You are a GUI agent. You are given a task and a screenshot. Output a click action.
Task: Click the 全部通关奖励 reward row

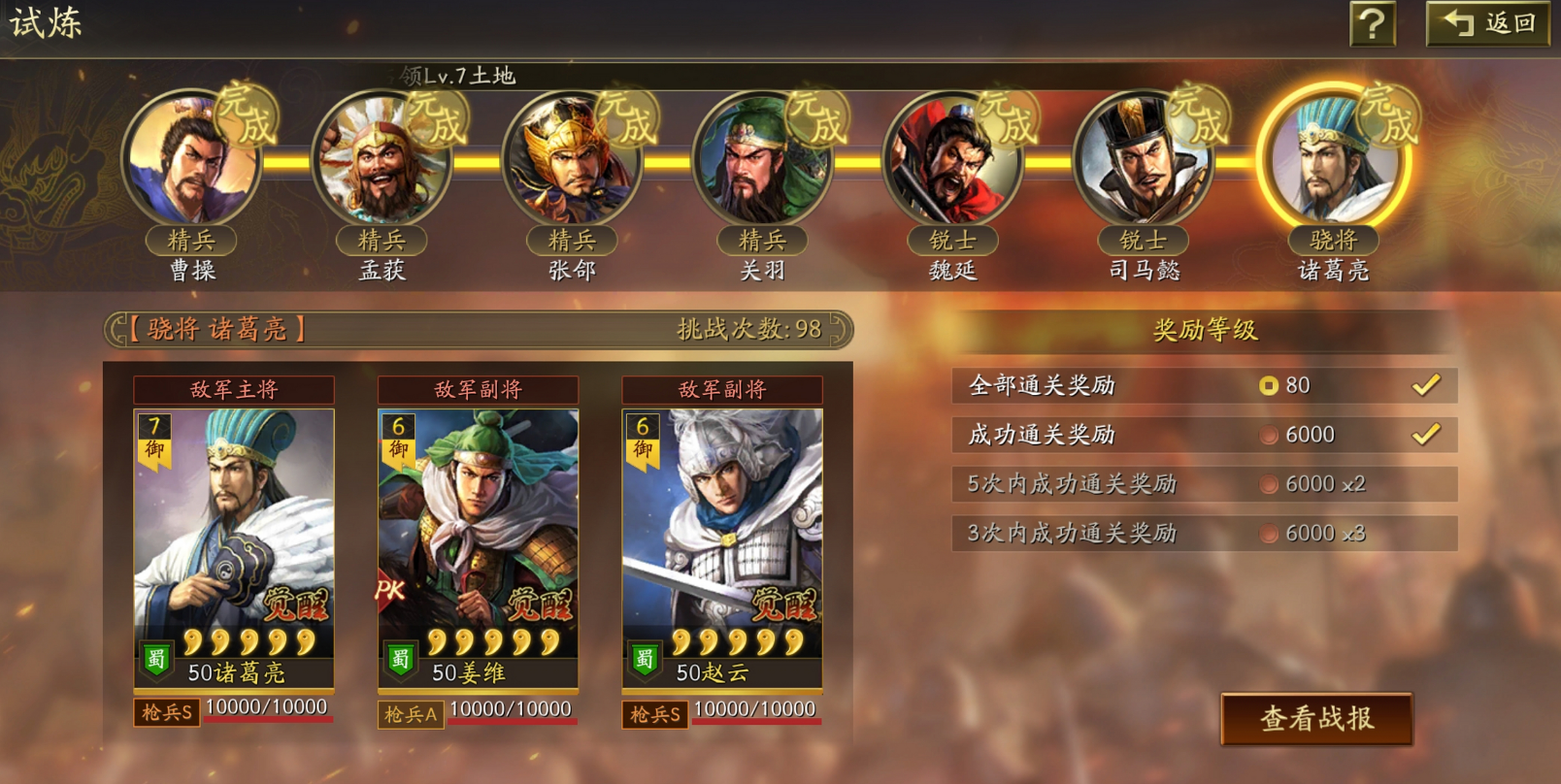[x=1204, y=386]
